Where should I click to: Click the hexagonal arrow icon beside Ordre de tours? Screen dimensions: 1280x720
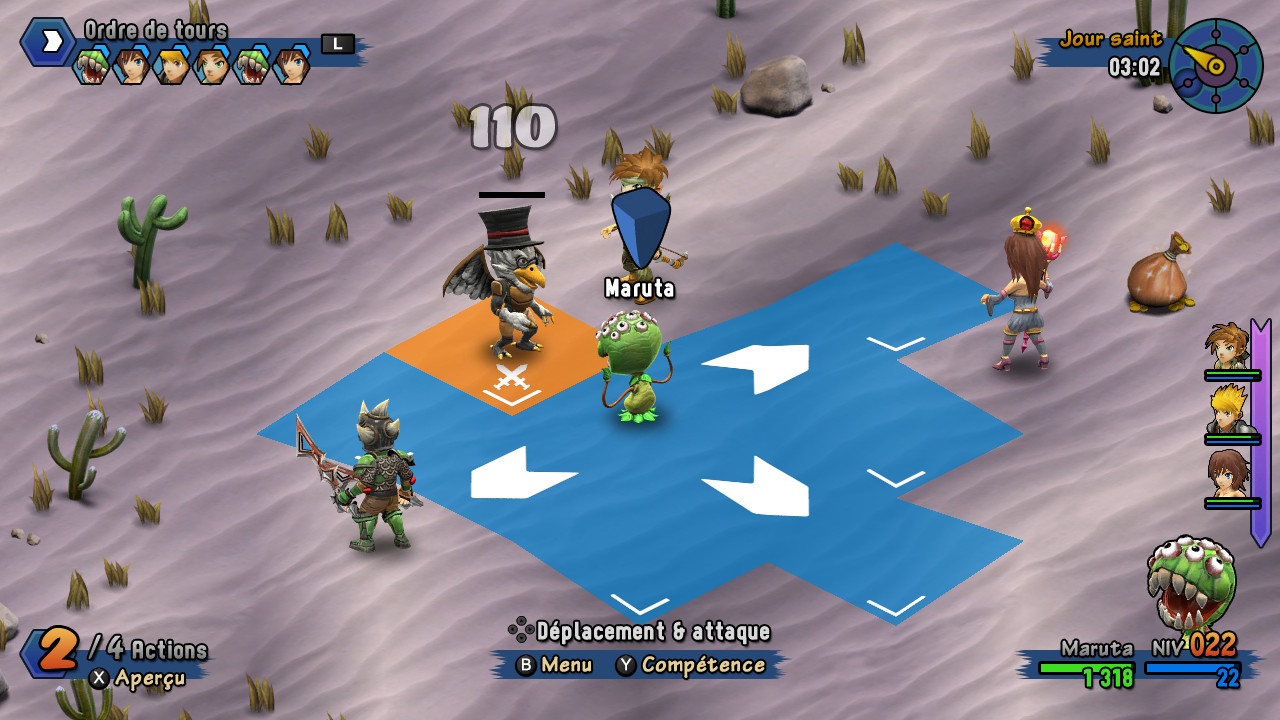47,41
